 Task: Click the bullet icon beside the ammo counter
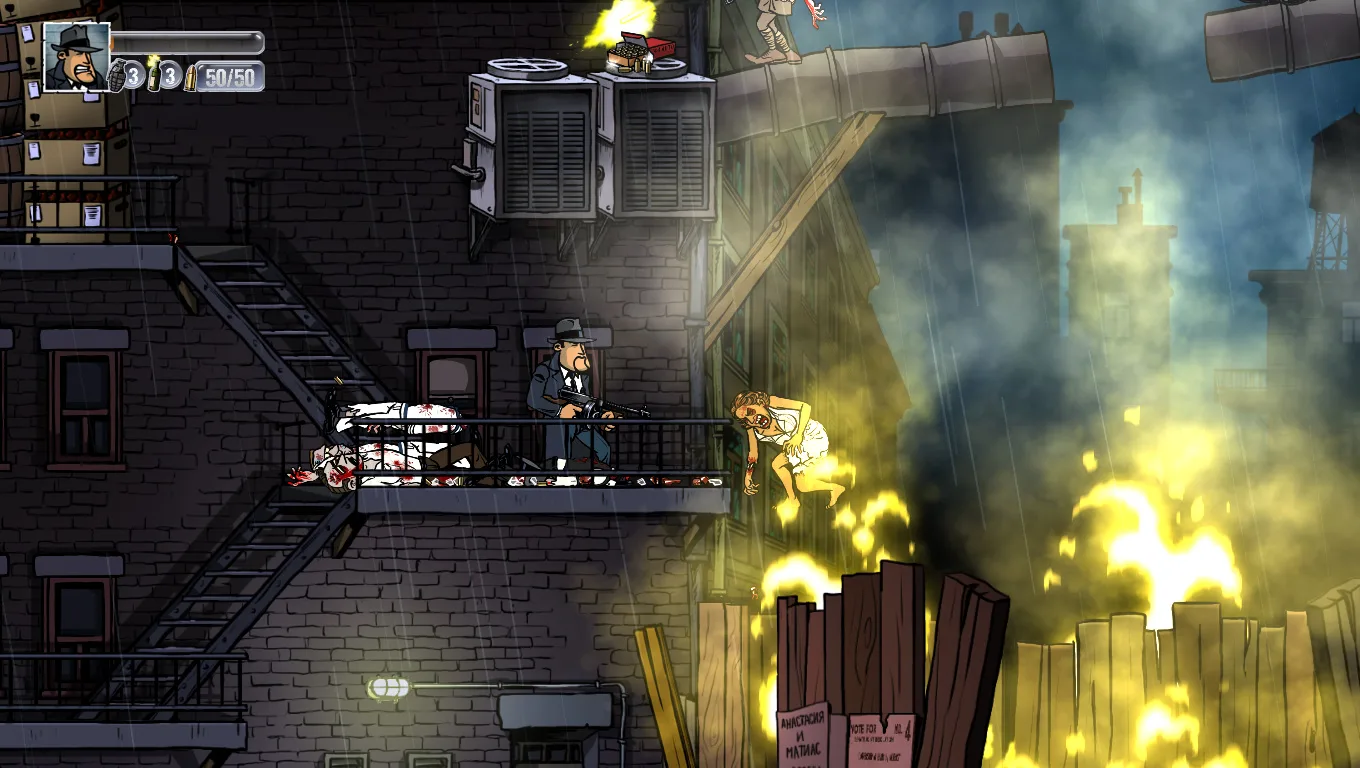pos(190,77)
